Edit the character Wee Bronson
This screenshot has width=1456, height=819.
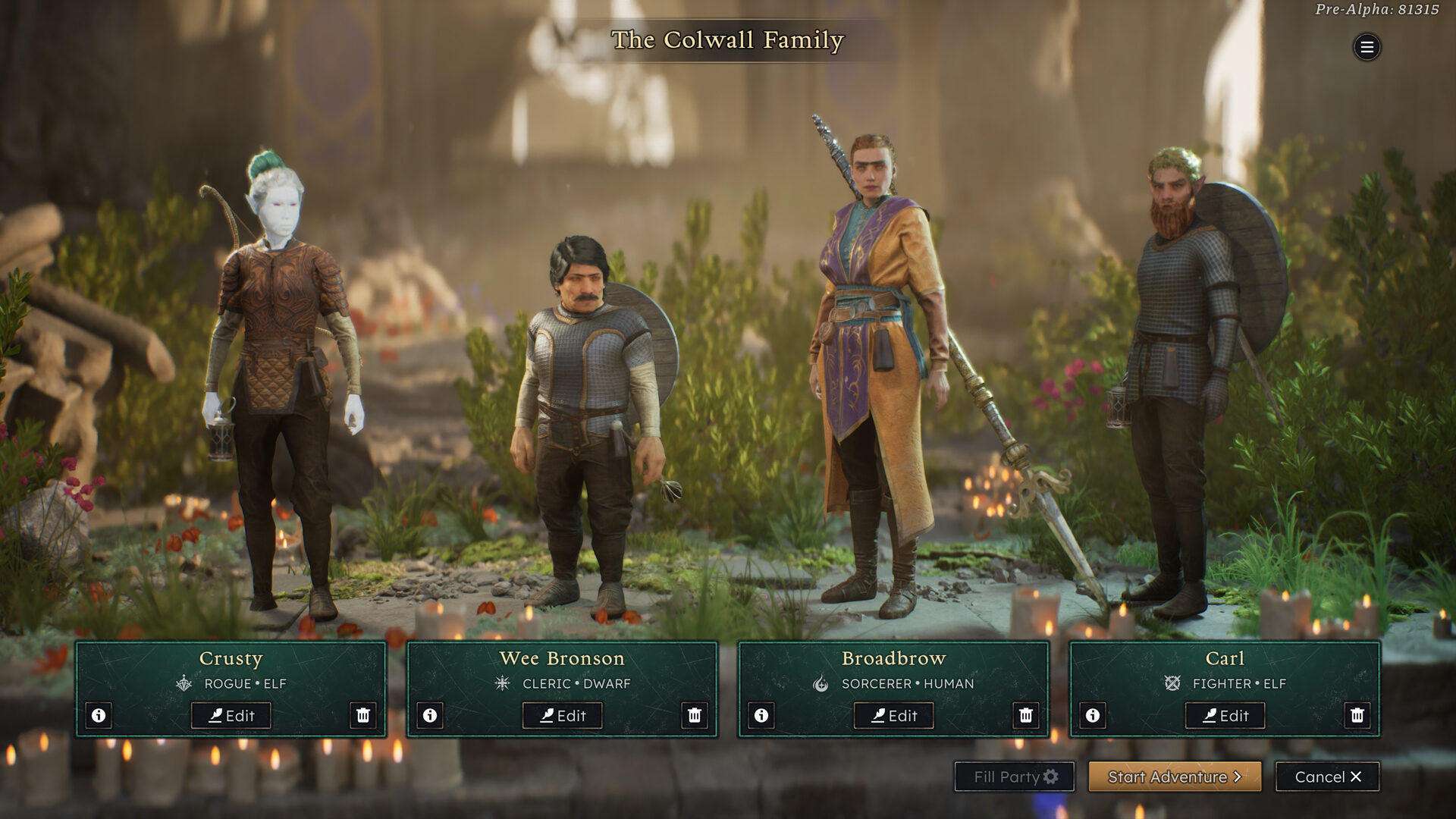(563, 715)
